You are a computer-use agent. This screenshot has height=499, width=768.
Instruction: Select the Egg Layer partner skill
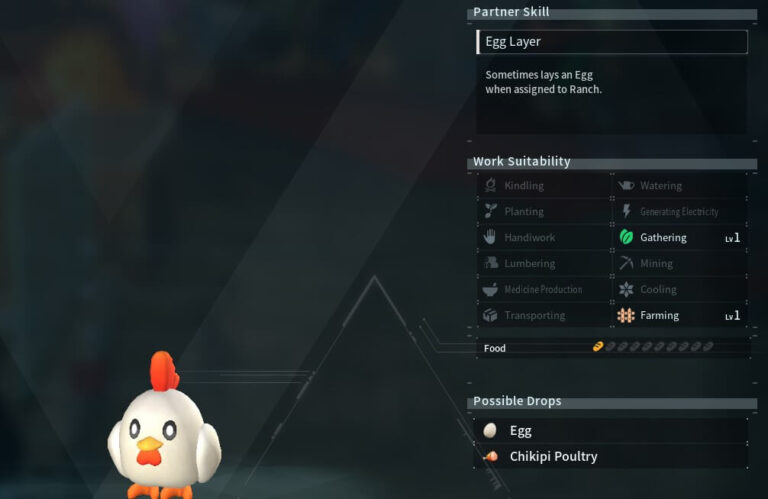coord(611,42)
